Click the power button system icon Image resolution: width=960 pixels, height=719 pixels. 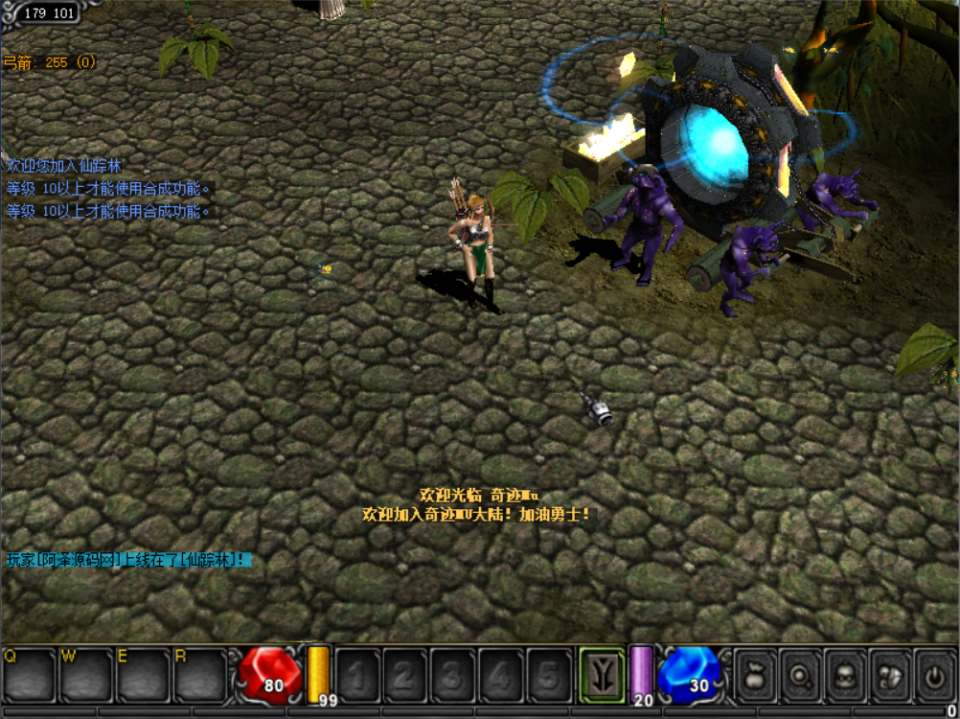pos(934,674)
